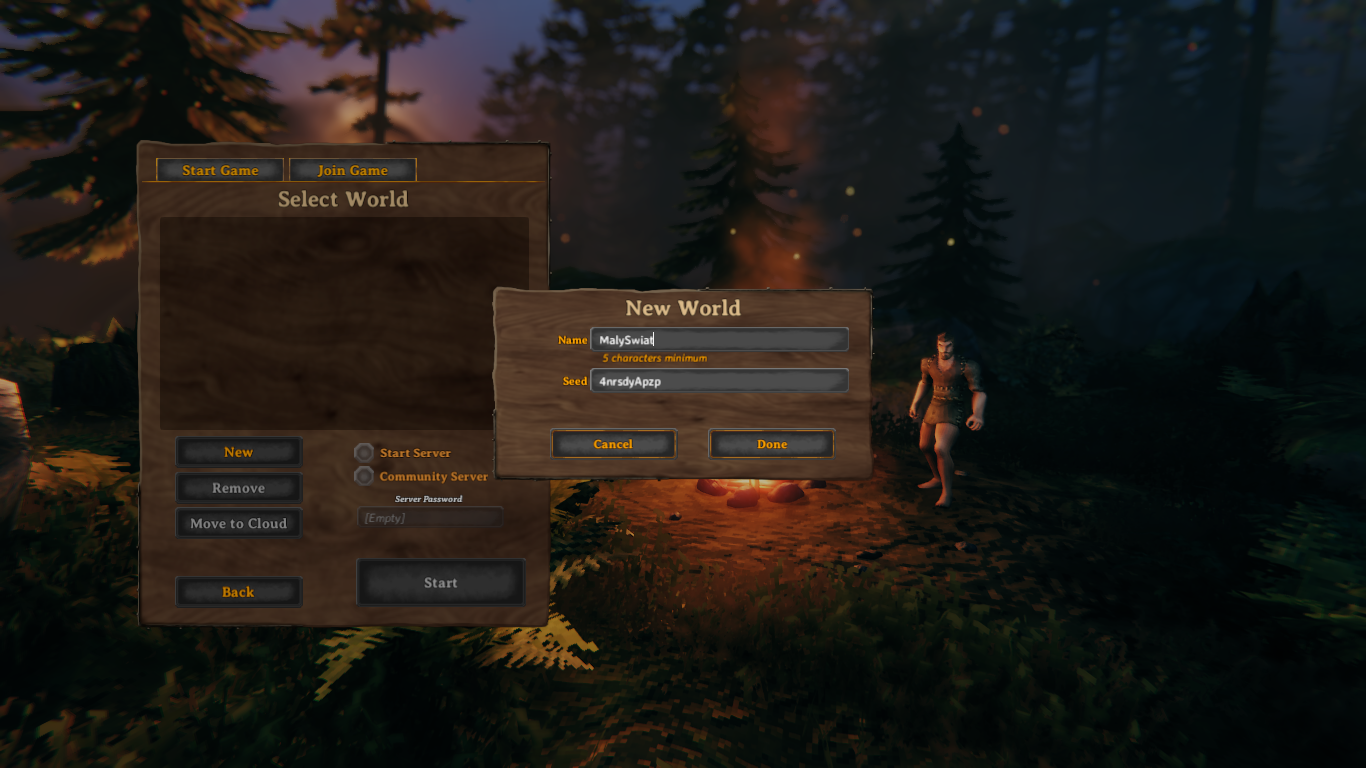Go Back from Select World

(x=238, y=592)
